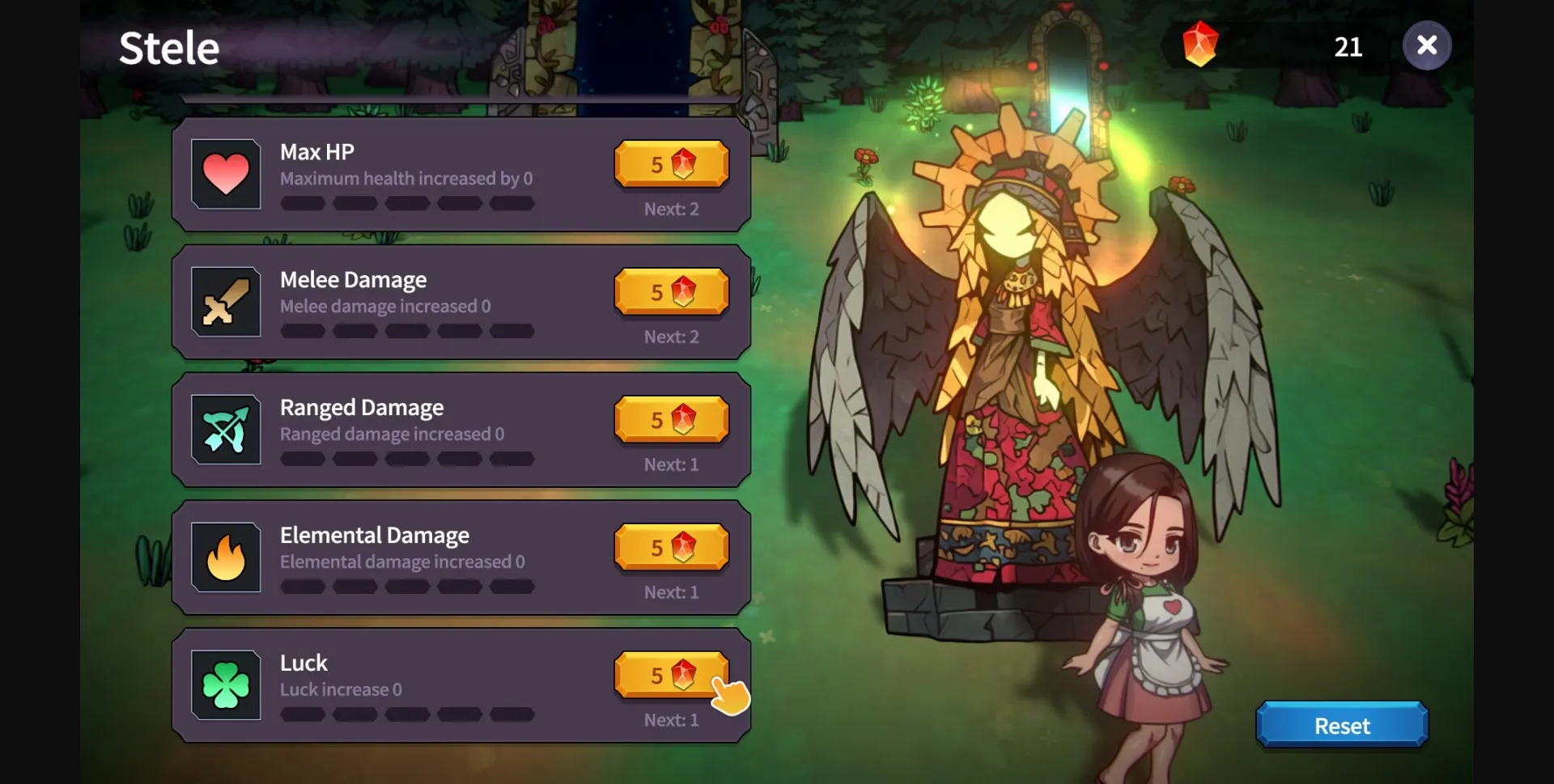Click the first progress segment under Max HP
This screenshot has width=1554, height=784.
pos(303,203)
